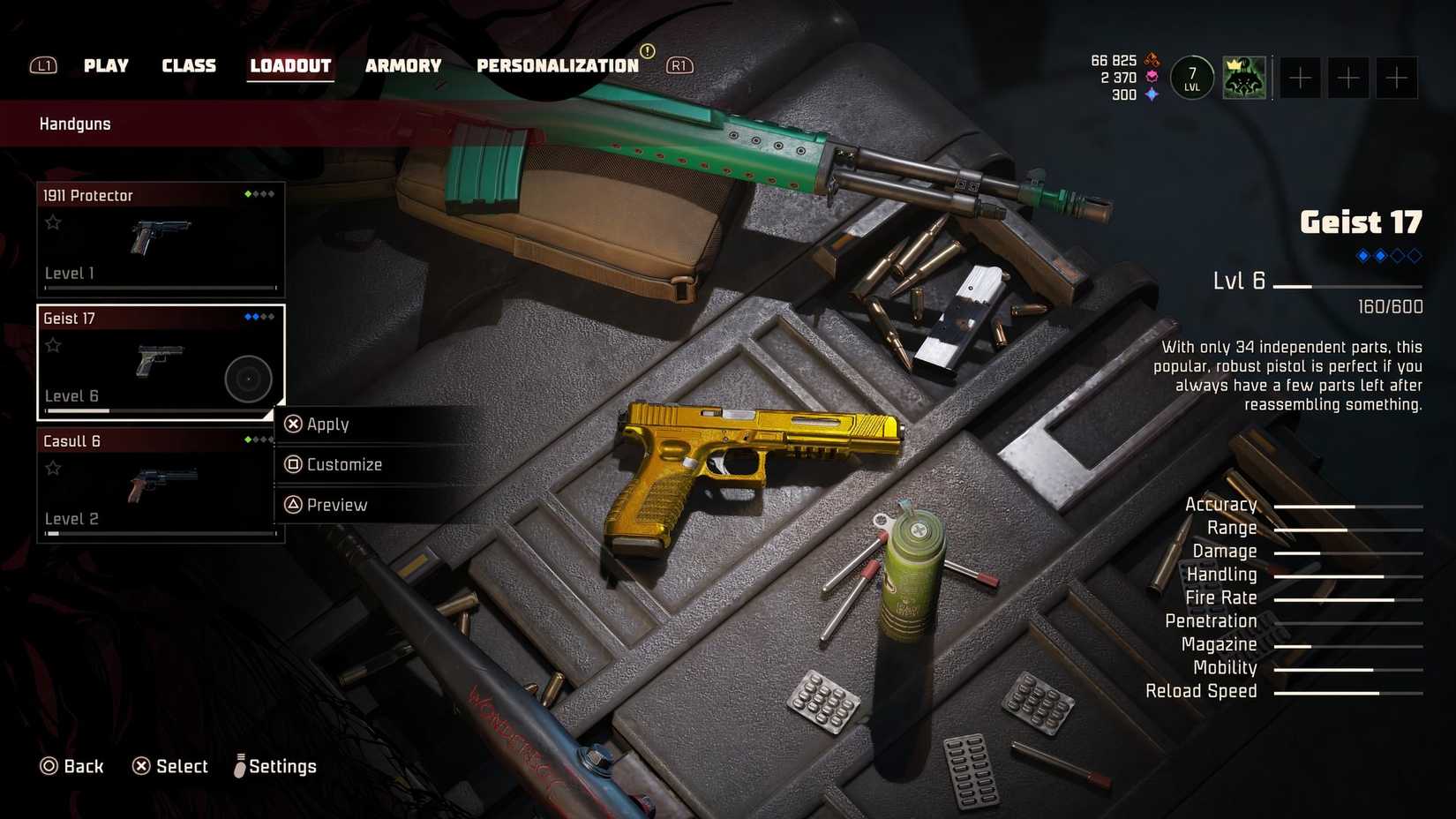Select the crowned class emblem icon
This screenshot has height=819, width=1456.
(x=1244, y=77)
